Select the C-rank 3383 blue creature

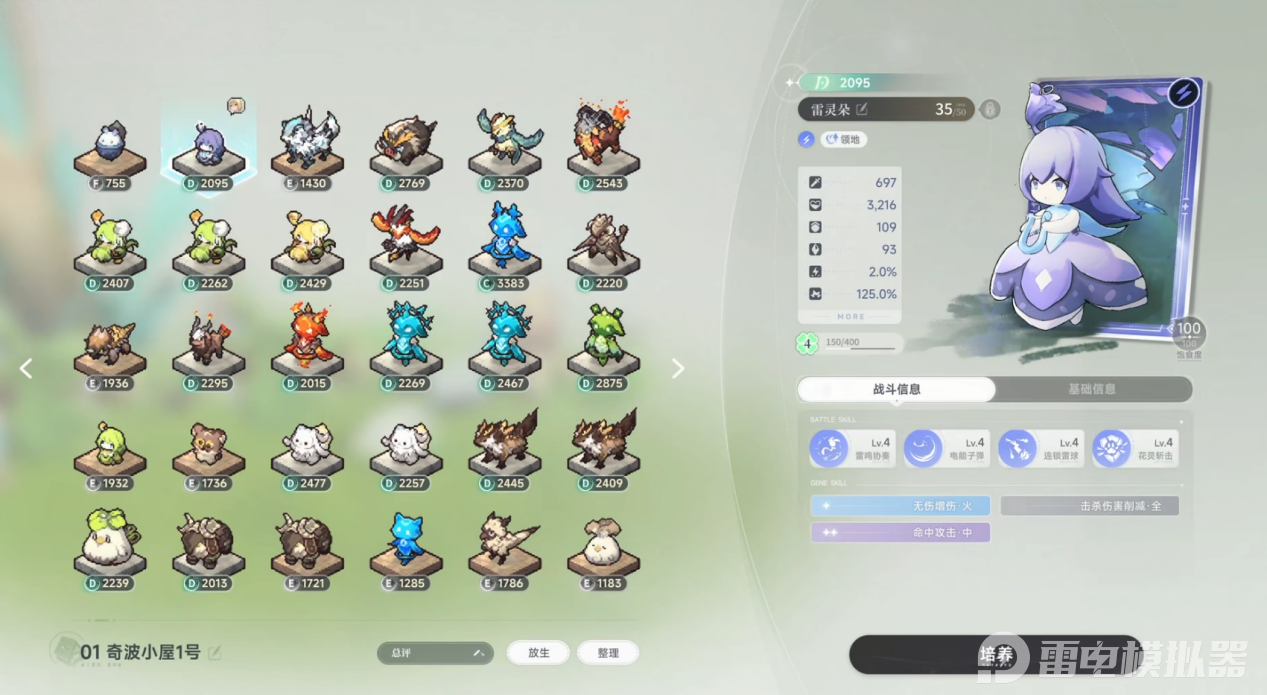tap(504, 244)
